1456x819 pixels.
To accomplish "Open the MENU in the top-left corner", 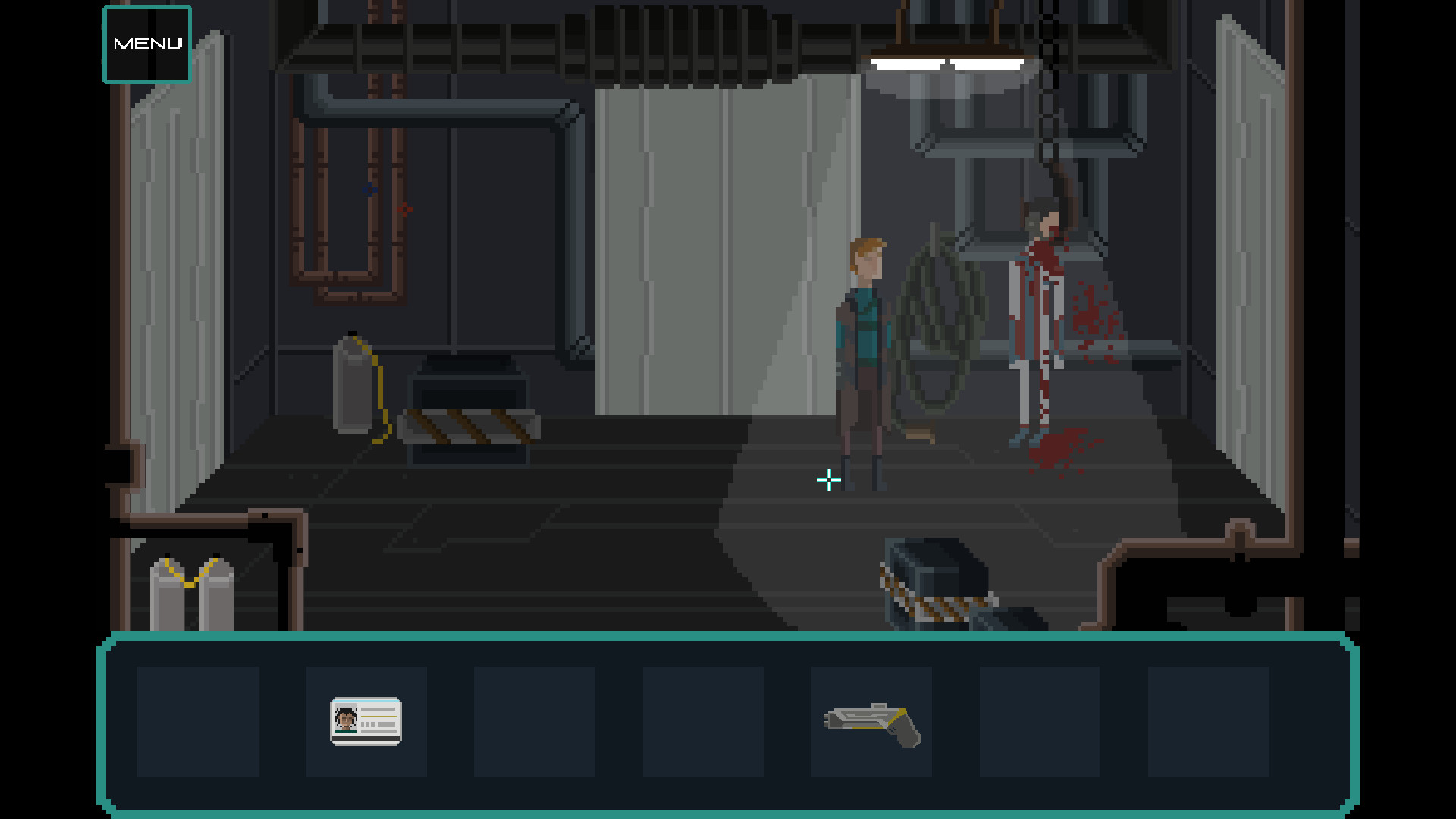I will click(x=146, y=43).
